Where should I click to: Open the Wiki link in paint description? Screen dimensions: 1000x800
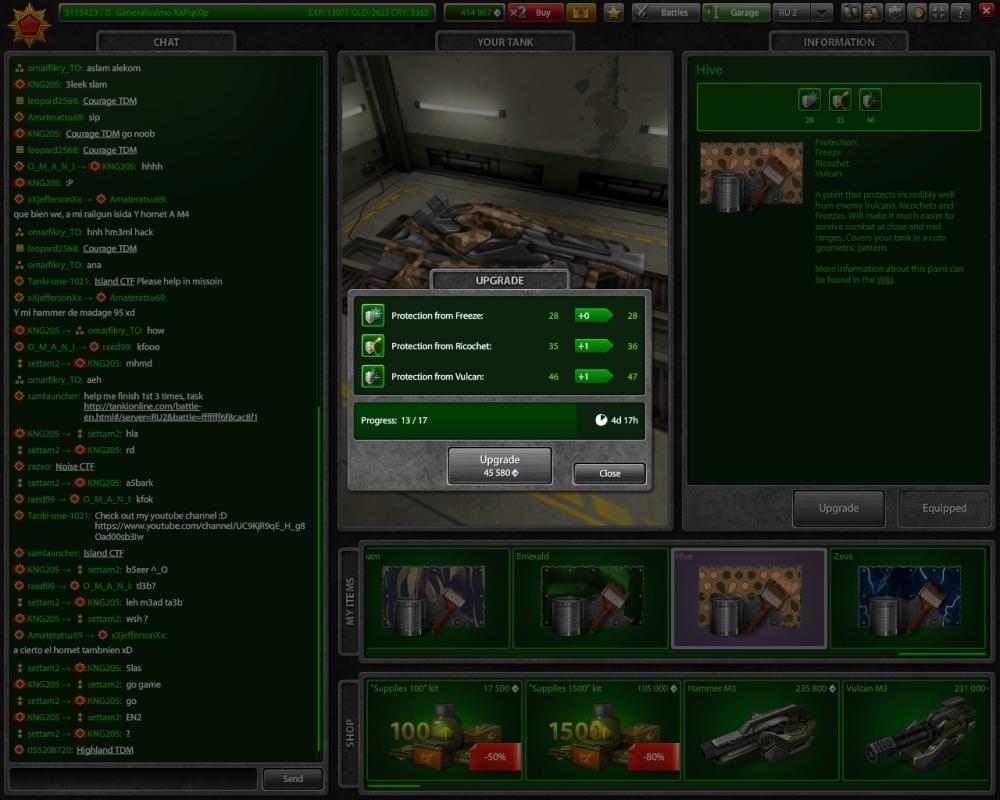click(x=884, y=280)
